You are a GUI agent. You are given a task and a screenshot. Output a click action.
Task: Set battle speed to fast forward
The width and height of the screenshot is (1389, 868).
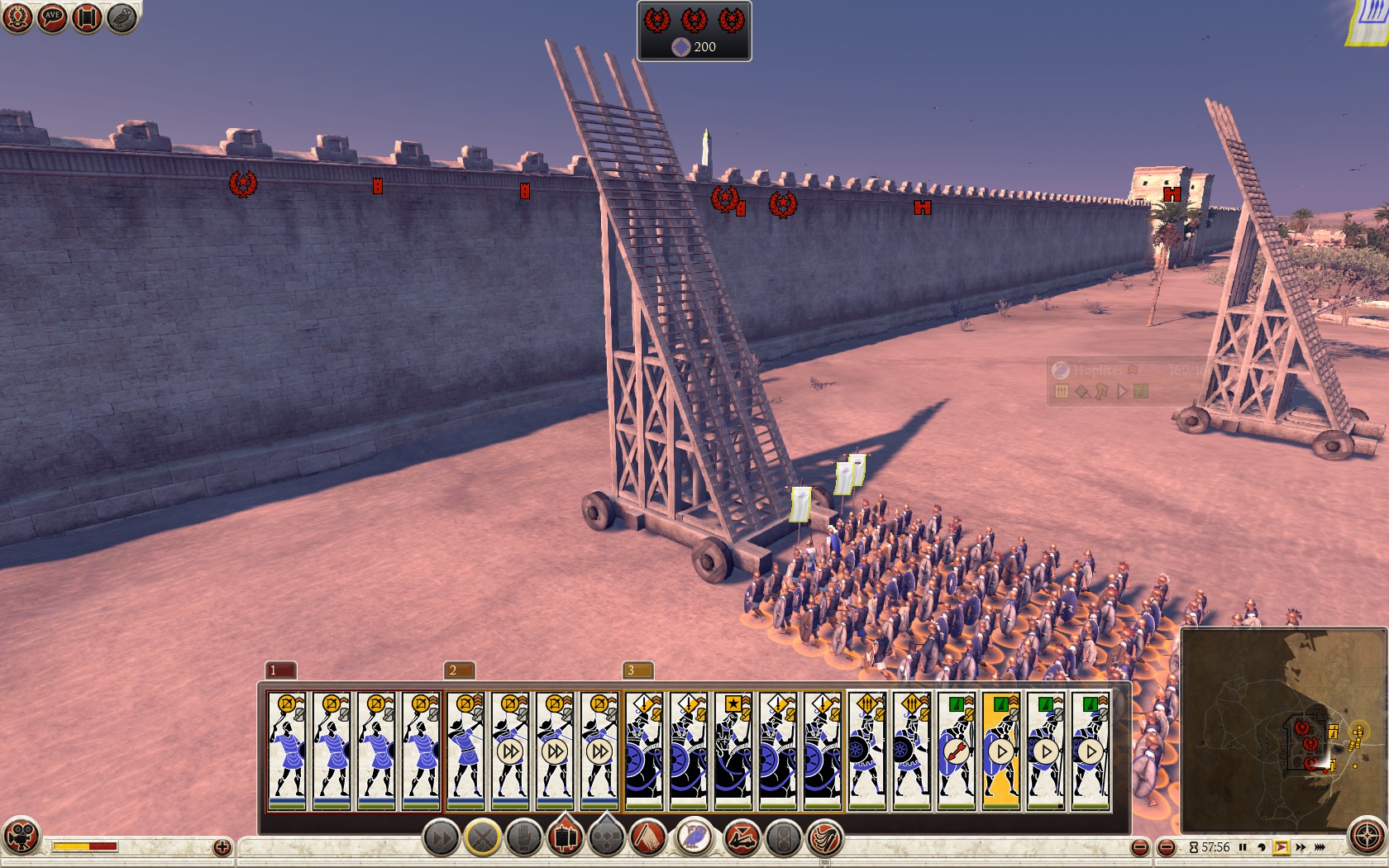[1301, 847]
